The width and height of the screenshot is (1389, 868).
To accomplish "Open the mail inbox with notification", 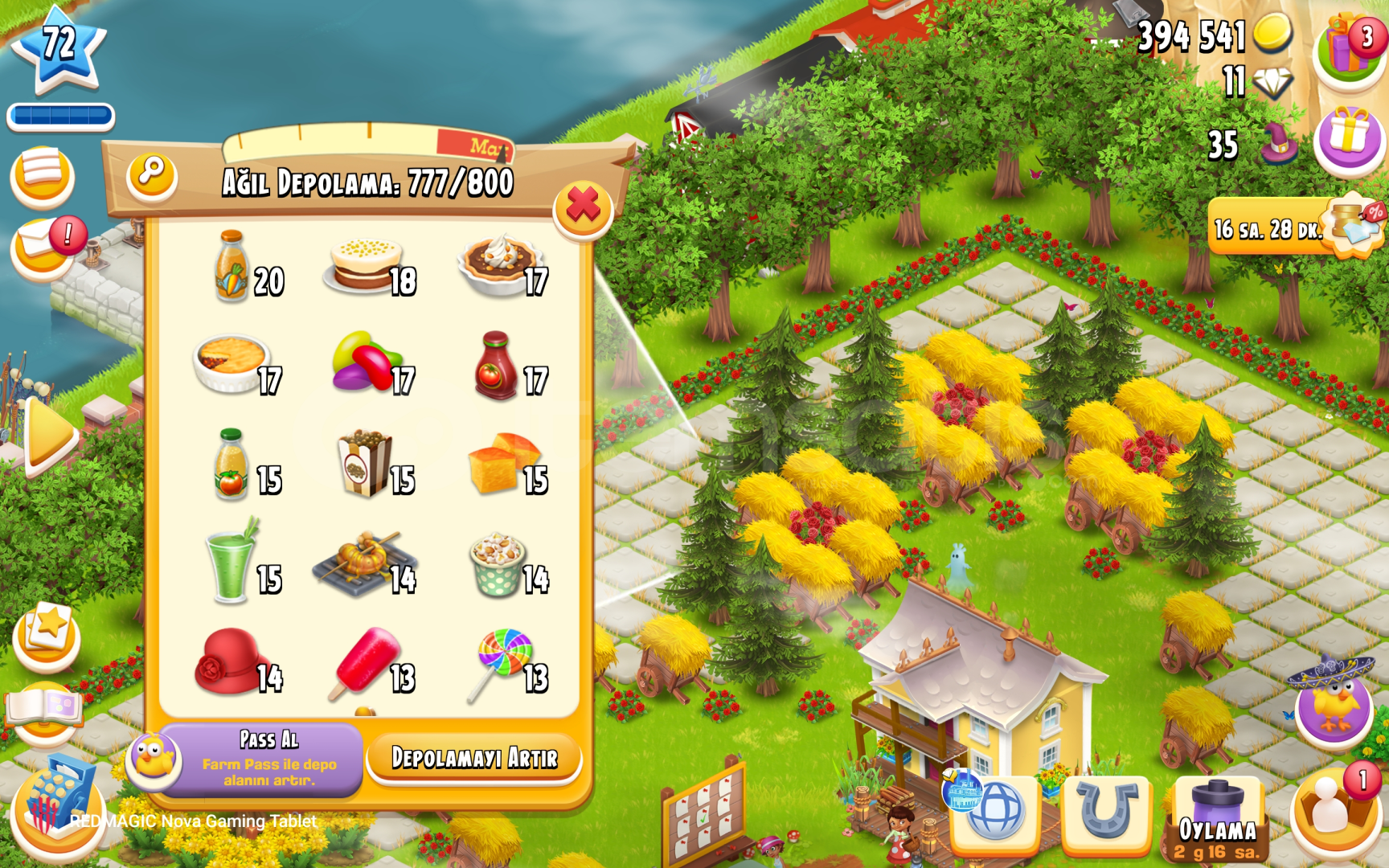I will coord(42,237).
